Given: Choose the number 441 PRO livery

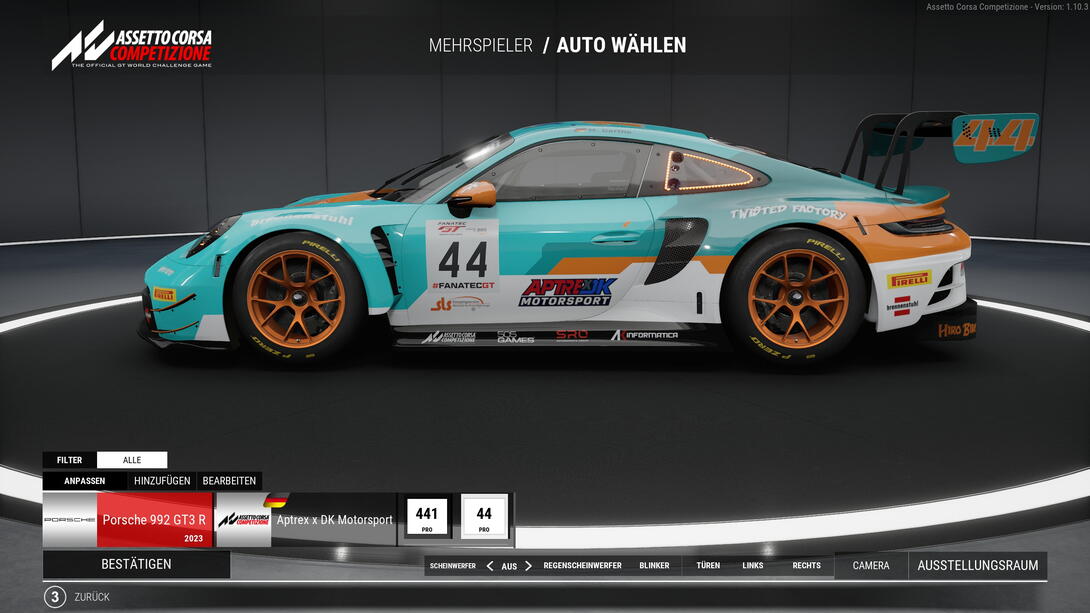Looking at the screenshot, I should tap(427, 518).
